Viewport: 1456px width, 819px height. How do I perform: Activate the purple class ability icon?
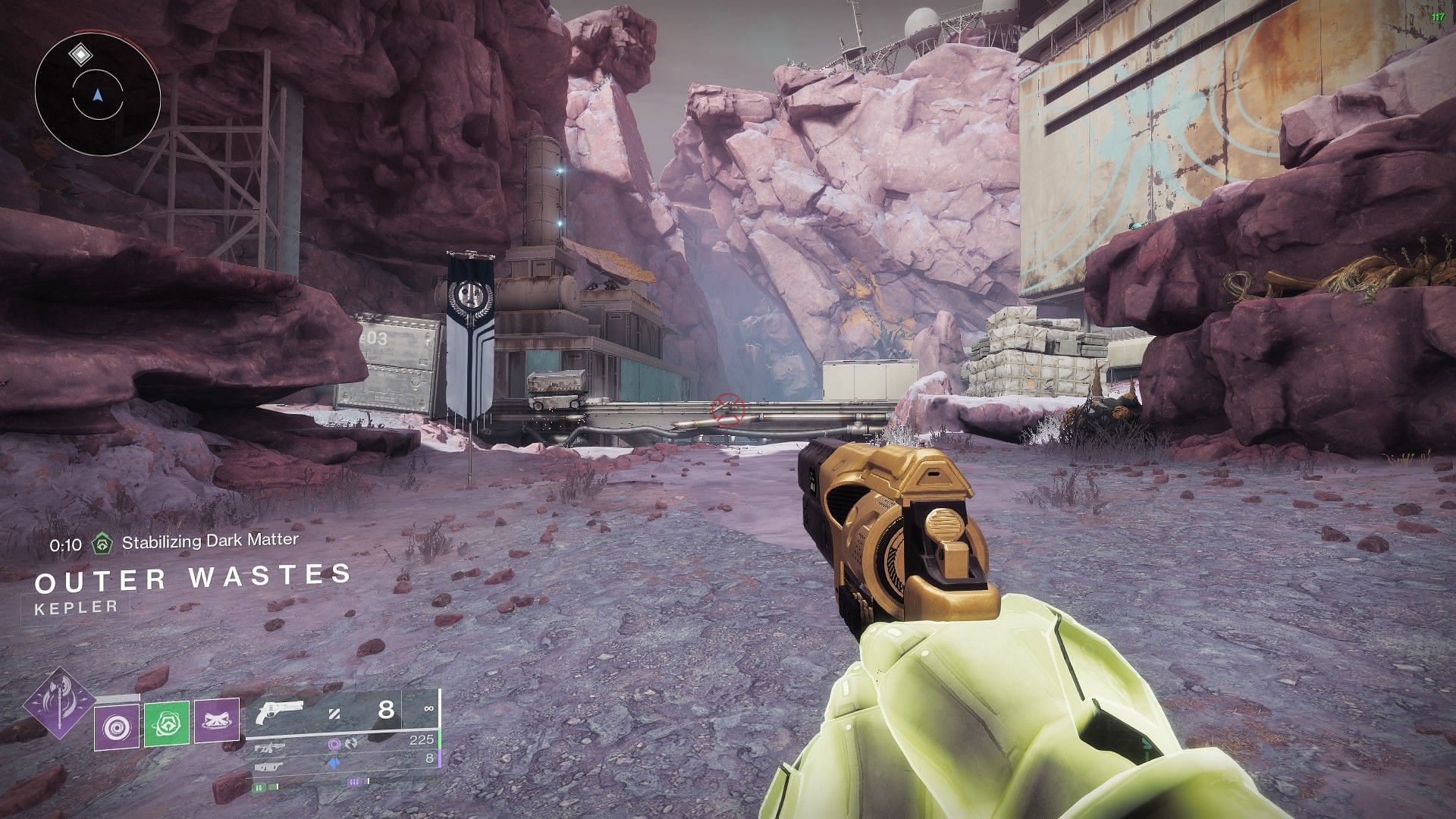click(217, 721)
